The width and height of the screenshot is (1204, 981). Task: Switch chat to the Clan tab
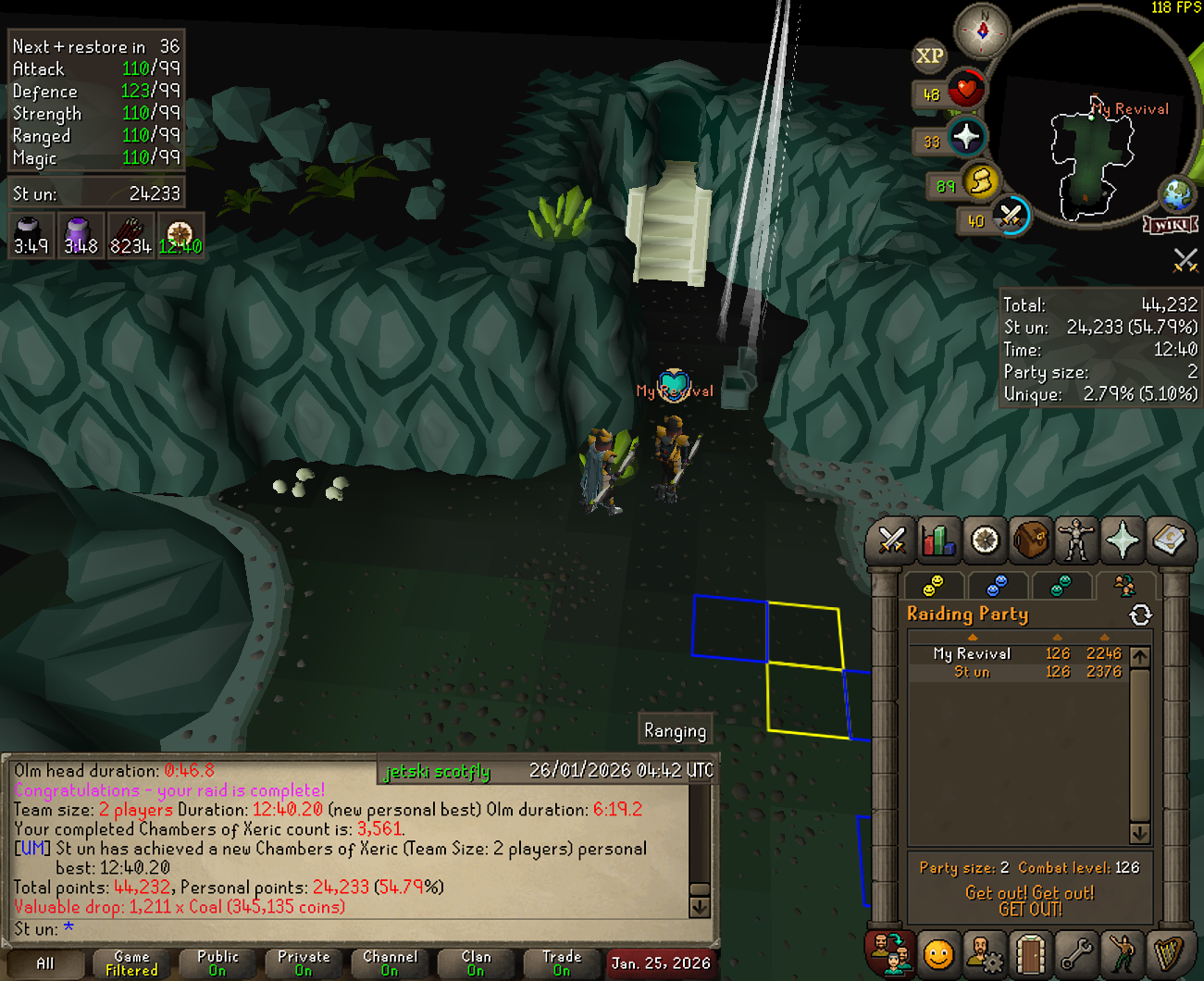click(x=476, y=963)
